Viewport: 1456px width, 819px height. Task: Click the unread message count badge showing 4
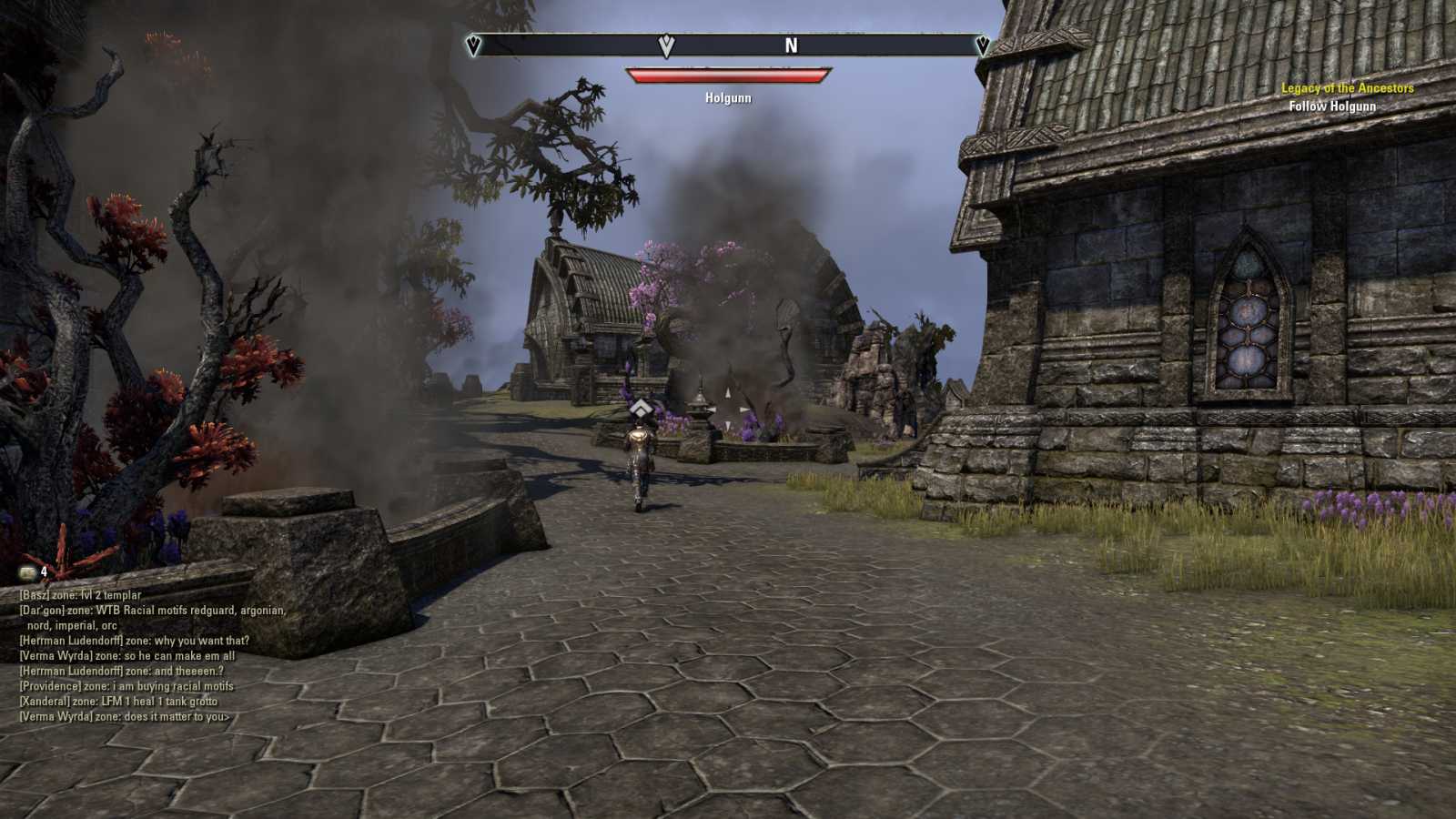click(45, 571)
